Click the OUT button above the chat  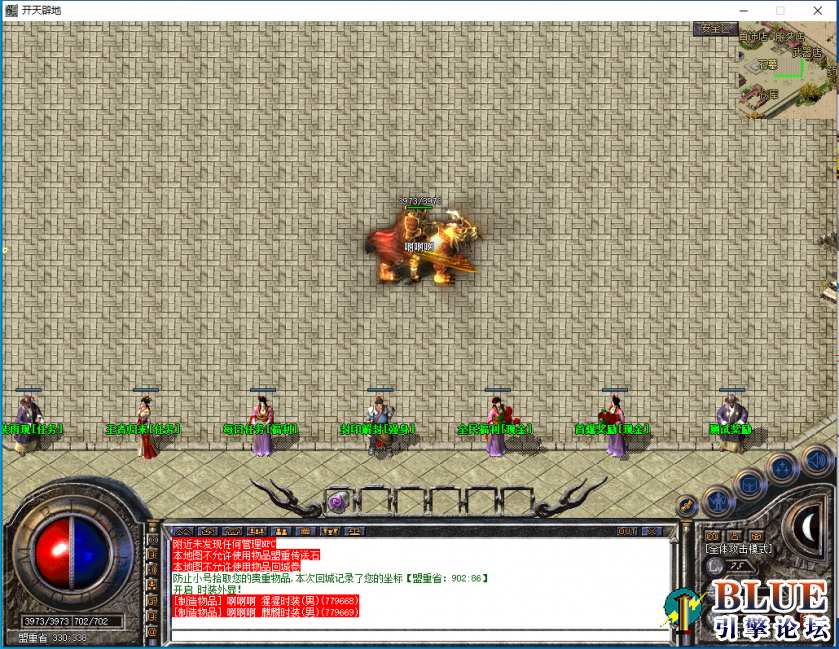point(627,531)
